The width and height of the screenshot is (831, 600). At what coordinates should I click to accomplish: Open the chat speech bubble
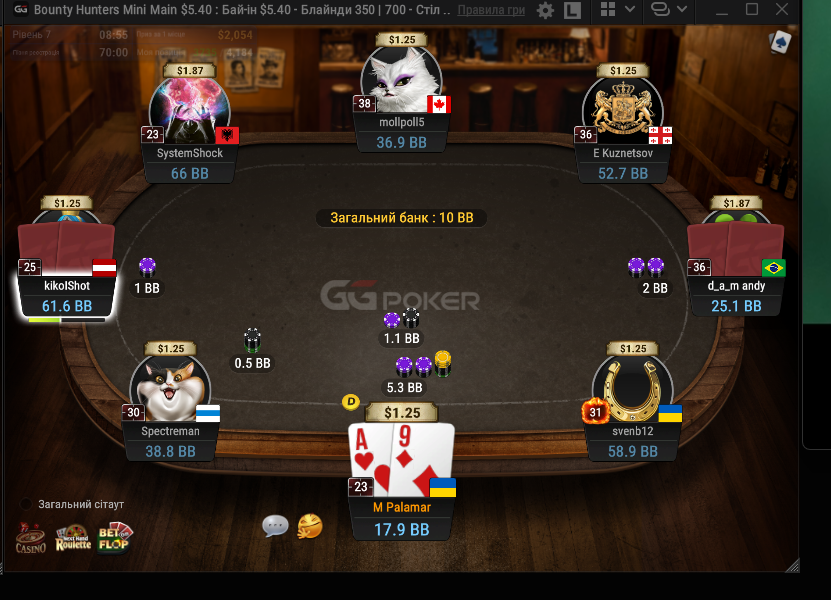[x=276, y=526]
